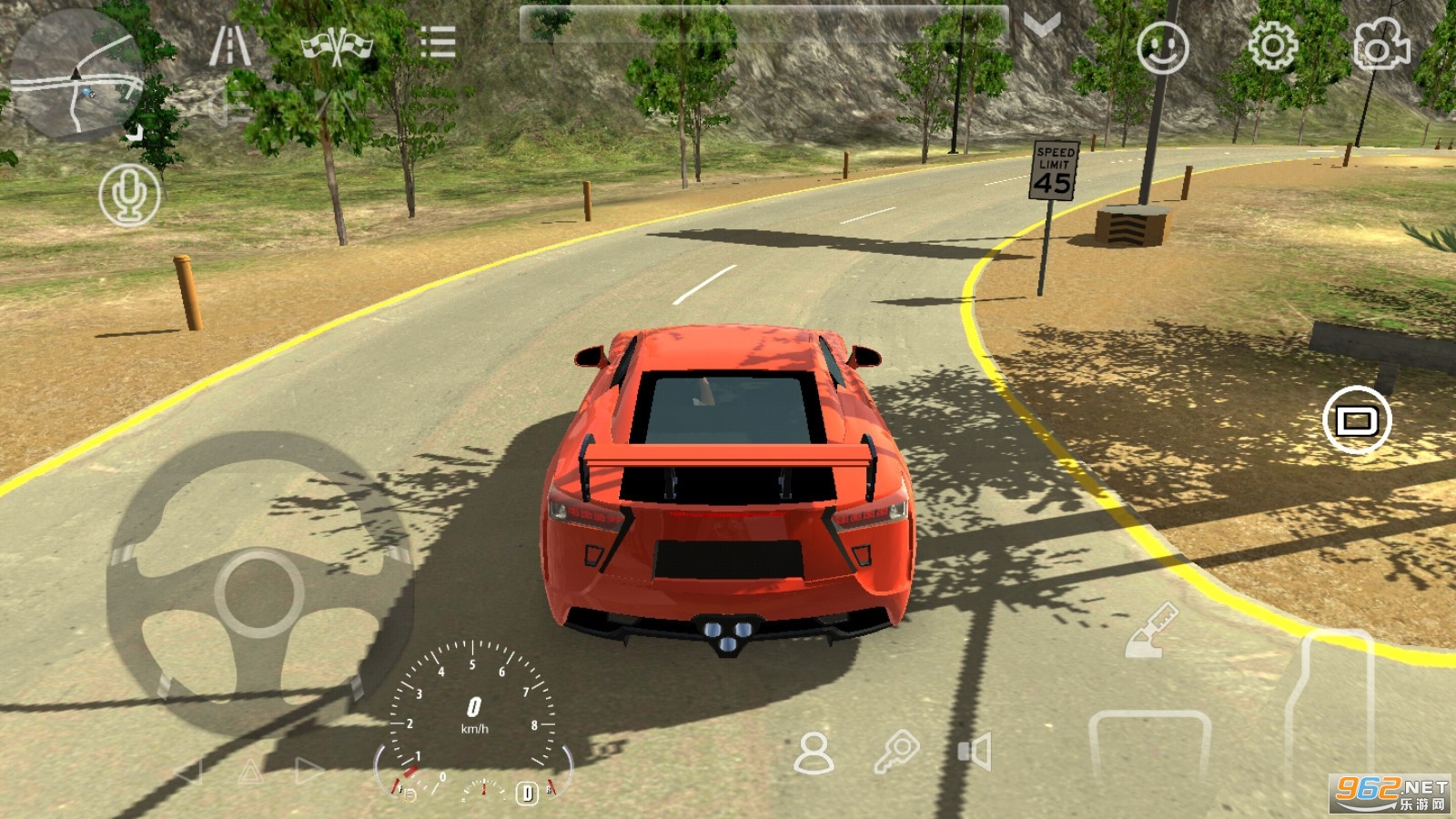Toggle the engine with the key icon

[896, 753]
